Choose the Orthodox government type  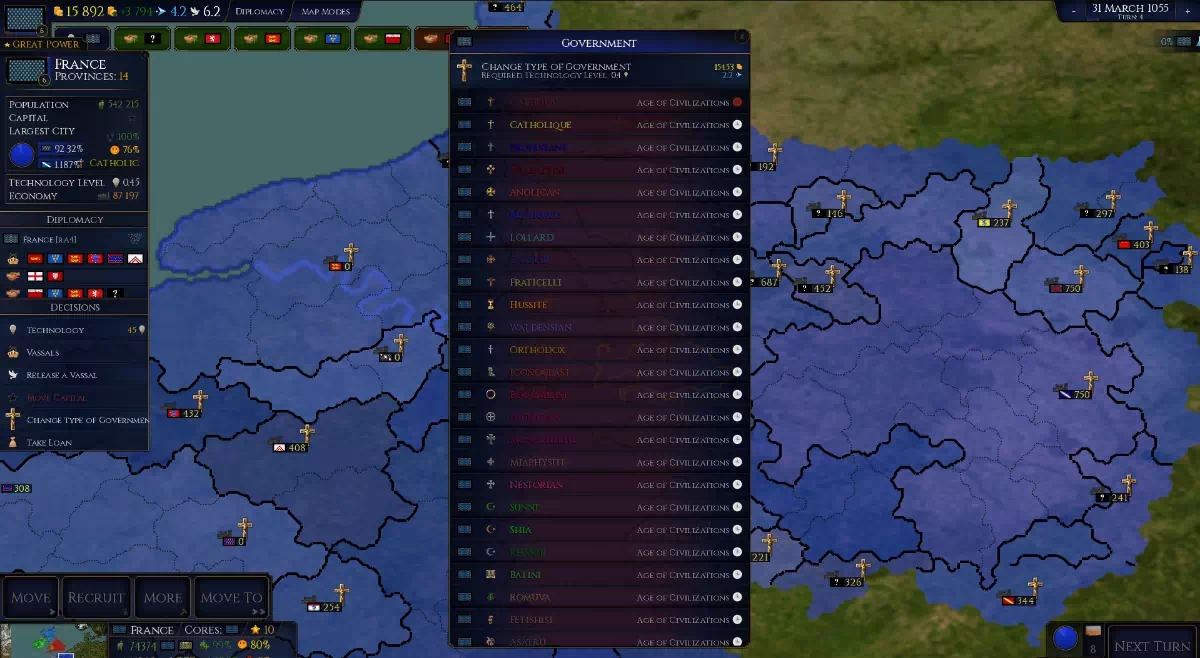(600, 350)
